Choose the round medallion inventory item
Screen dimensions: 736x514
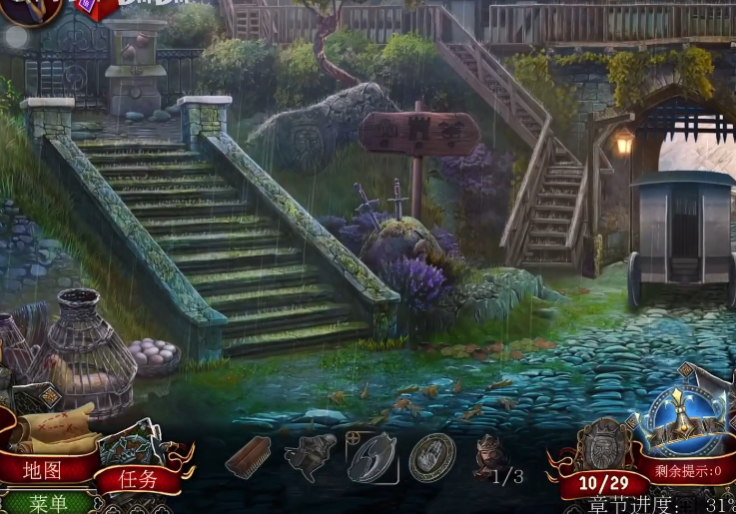click(432, 457)
